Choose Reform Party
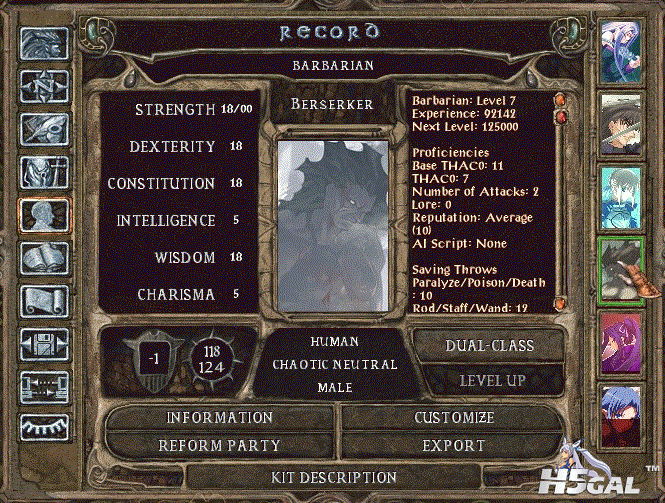665x503 pixels. 219,445
